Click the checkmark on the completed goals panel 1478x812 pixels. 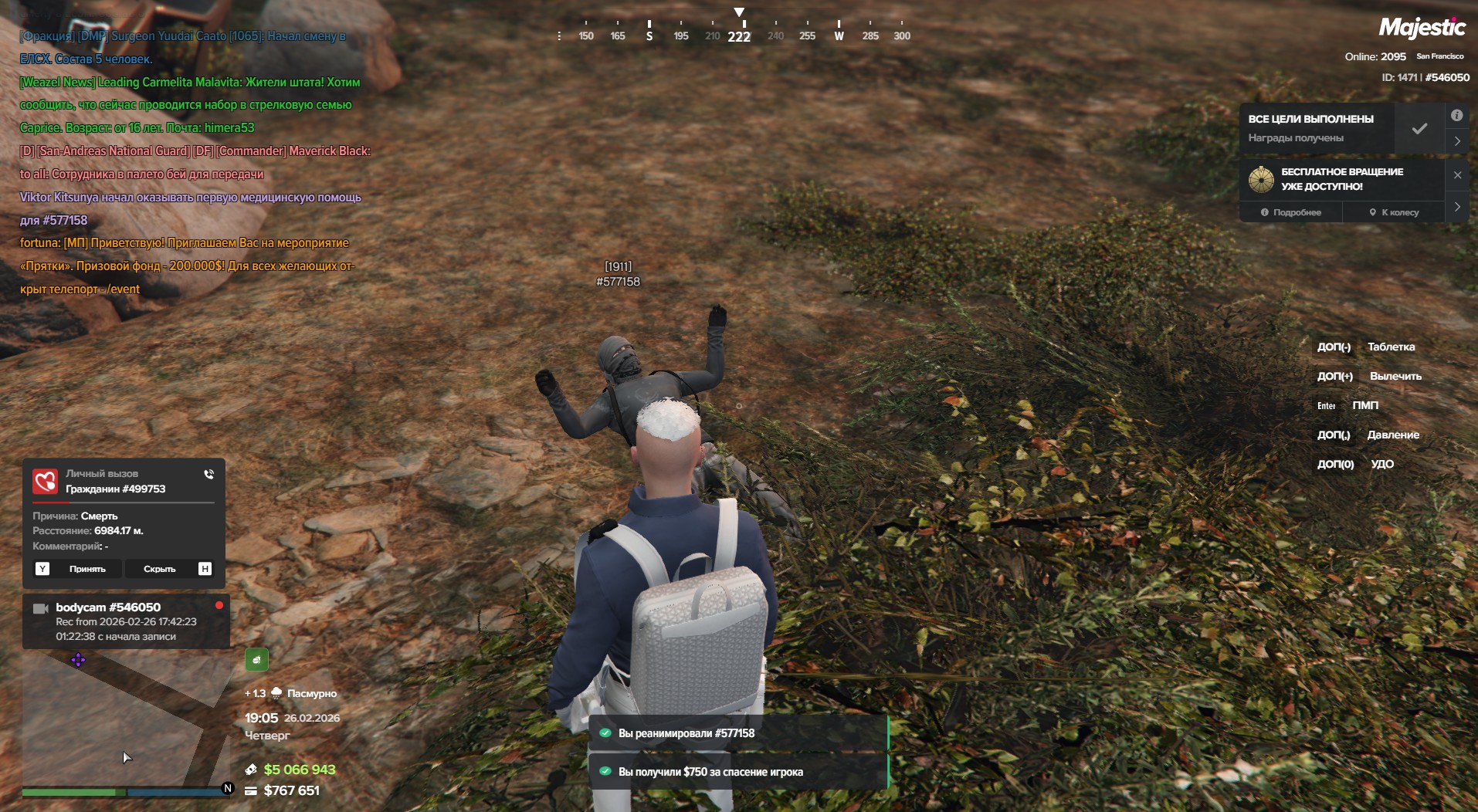(x=1419, y=129)
